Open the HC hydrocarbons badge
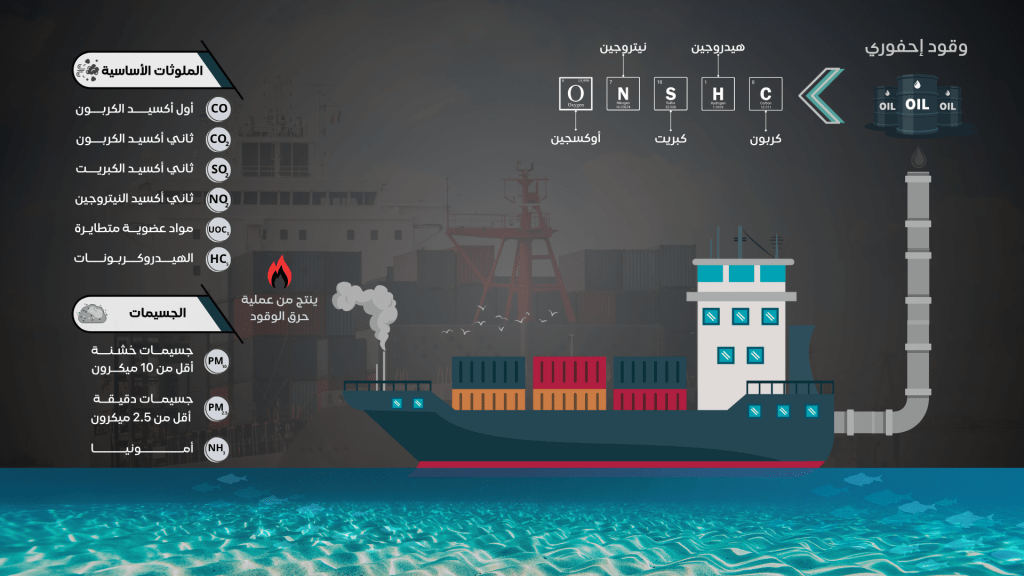 coord(218,259)
